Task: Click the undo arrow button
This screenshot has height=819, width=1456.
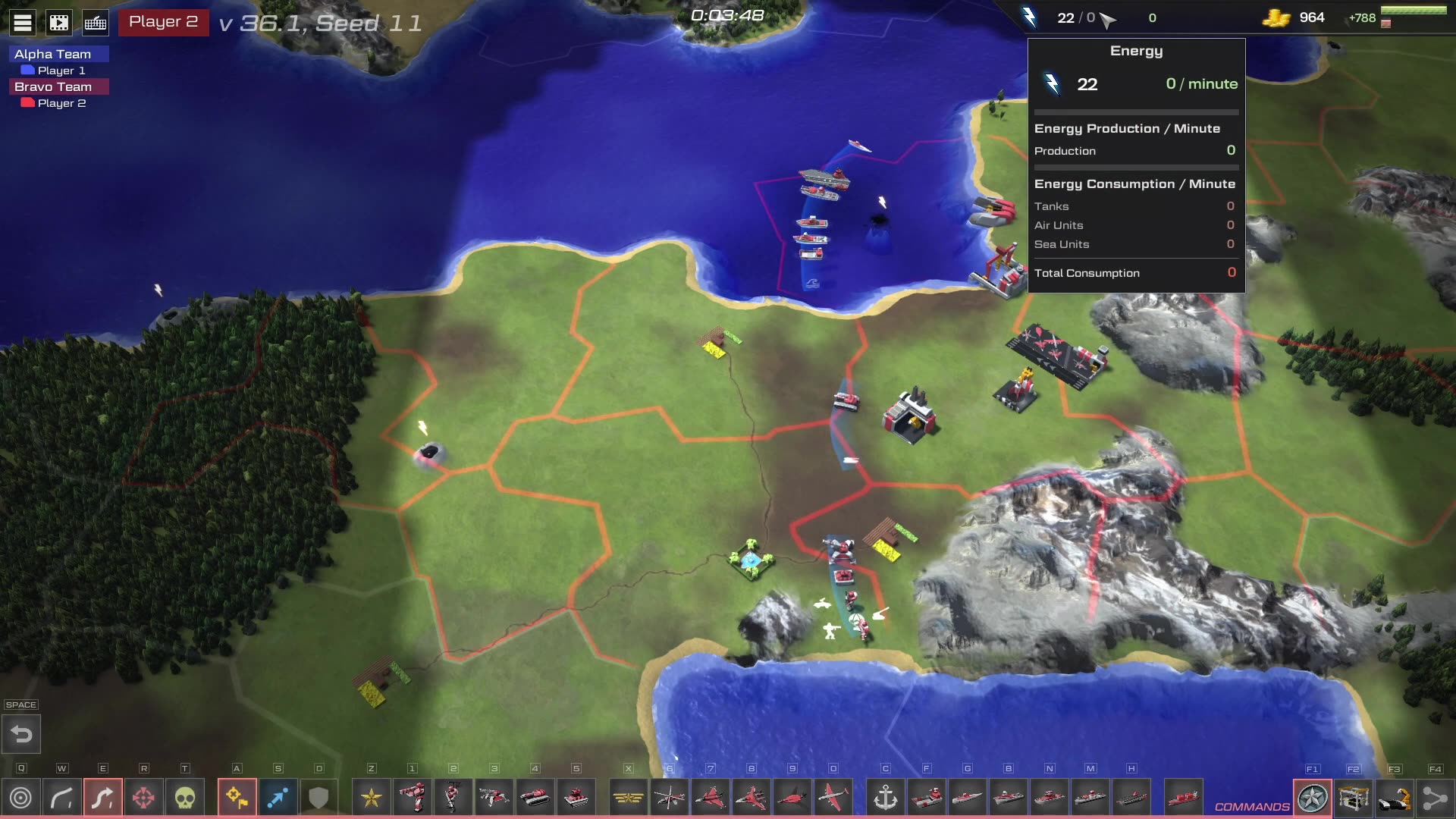Action: (21, 734)
